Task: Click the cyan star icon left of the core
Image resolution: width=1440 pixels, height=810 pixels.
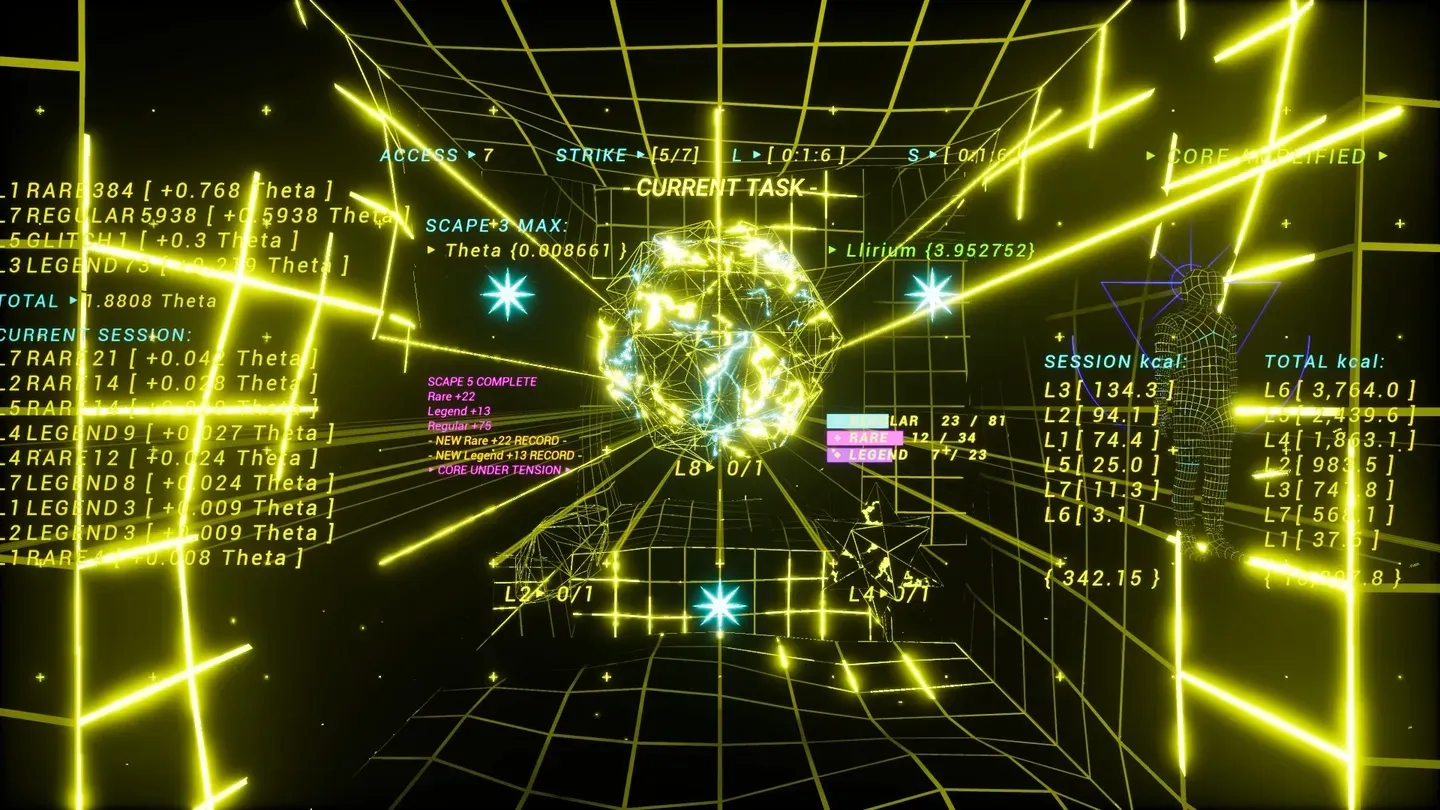Action: point(508,293)
